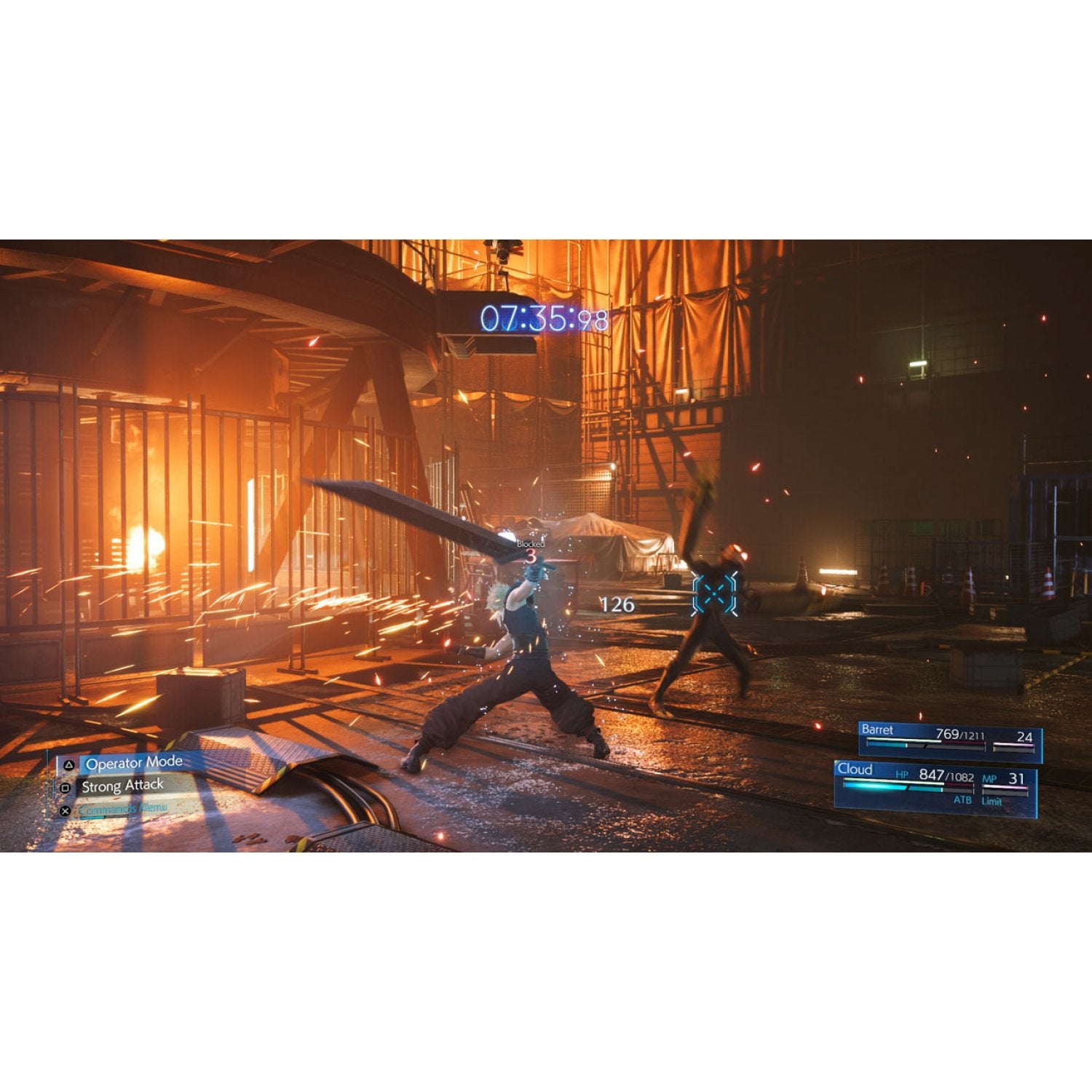Click the Limit label in Cloud's panel
Viewport: 1092px width, 1092px height.
coord(992,800)
